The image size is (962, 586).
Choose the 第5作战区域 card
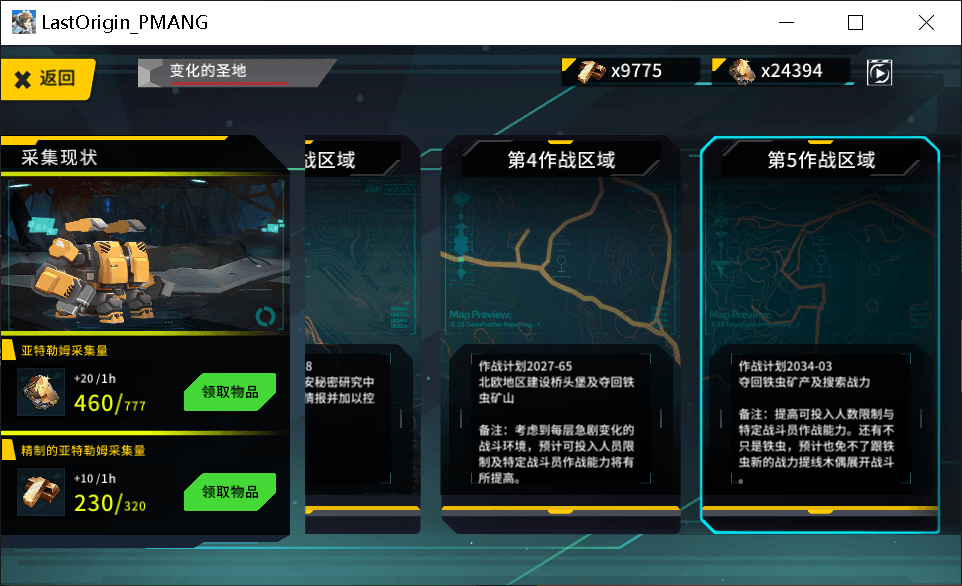point(820,330)
